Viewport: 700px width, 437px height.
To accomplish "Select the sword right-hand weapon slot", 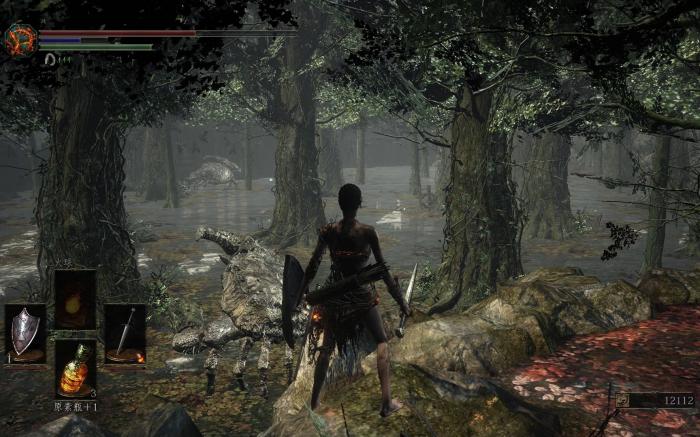I will 125,334.
